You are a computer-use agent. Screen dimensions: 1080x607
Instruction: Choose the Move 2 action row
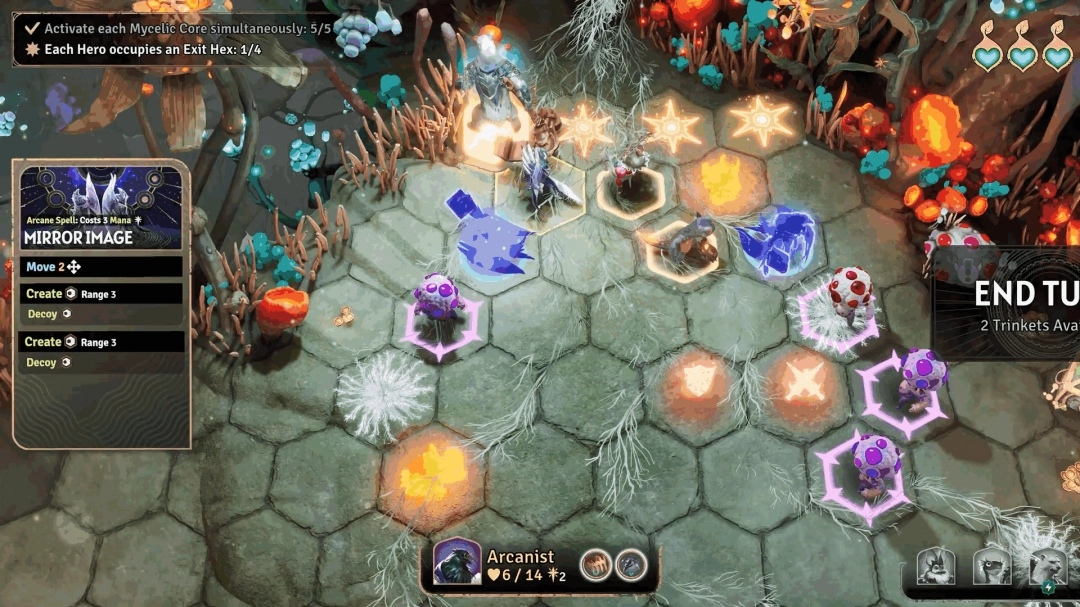[x=101, y=267]
